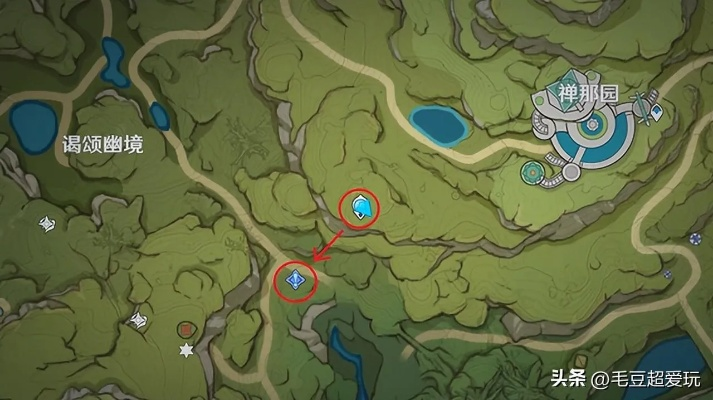Image resolution: width=713 pixels, height=400 pixels.
Task: Select the circled light-blue dome-shaped marker
Action: [x=361, y=208]
